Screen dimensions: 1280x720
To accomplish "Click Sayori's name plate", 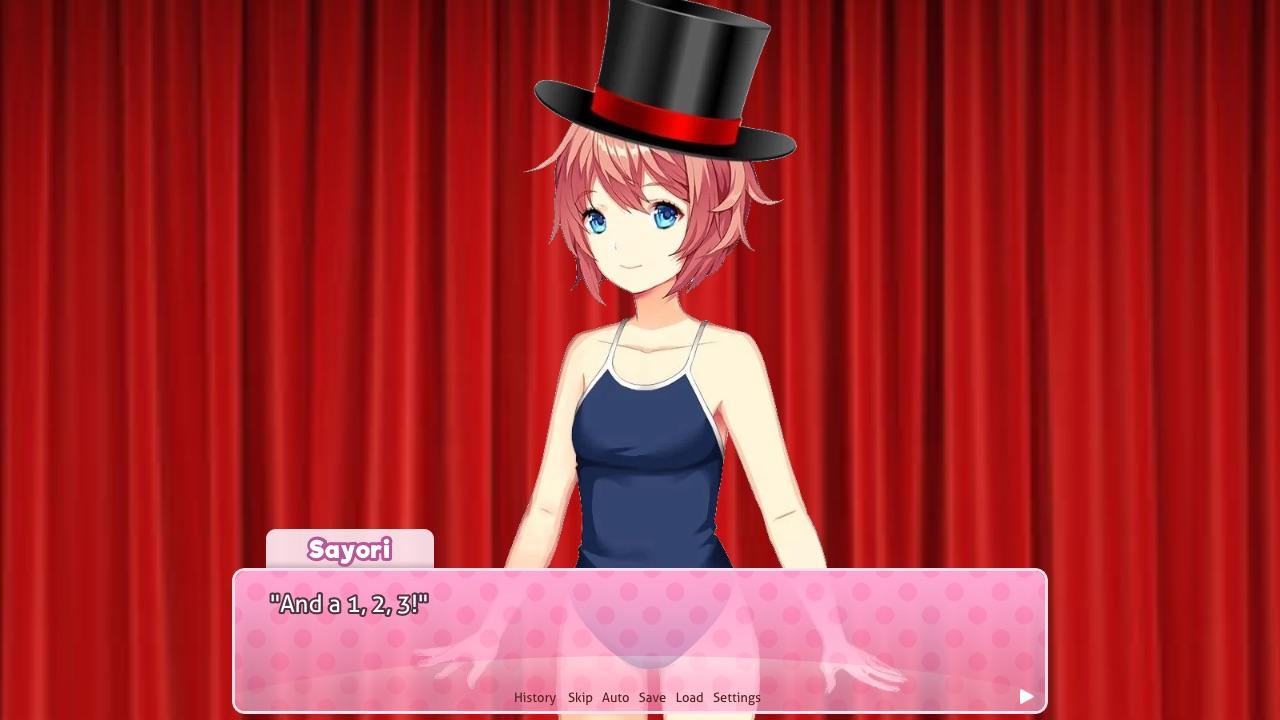I will 348,551.
